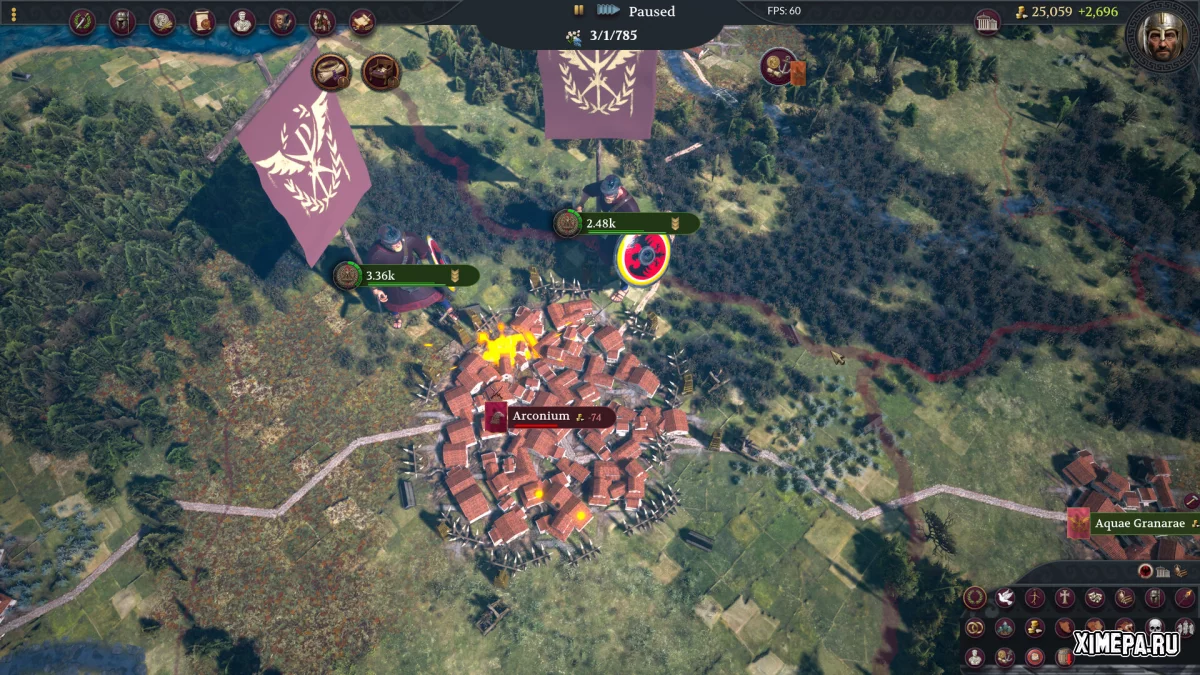This screenshot has width=1200, height=675.
Task: Switch to the white dove map mode
Action: coord(1005,598)
